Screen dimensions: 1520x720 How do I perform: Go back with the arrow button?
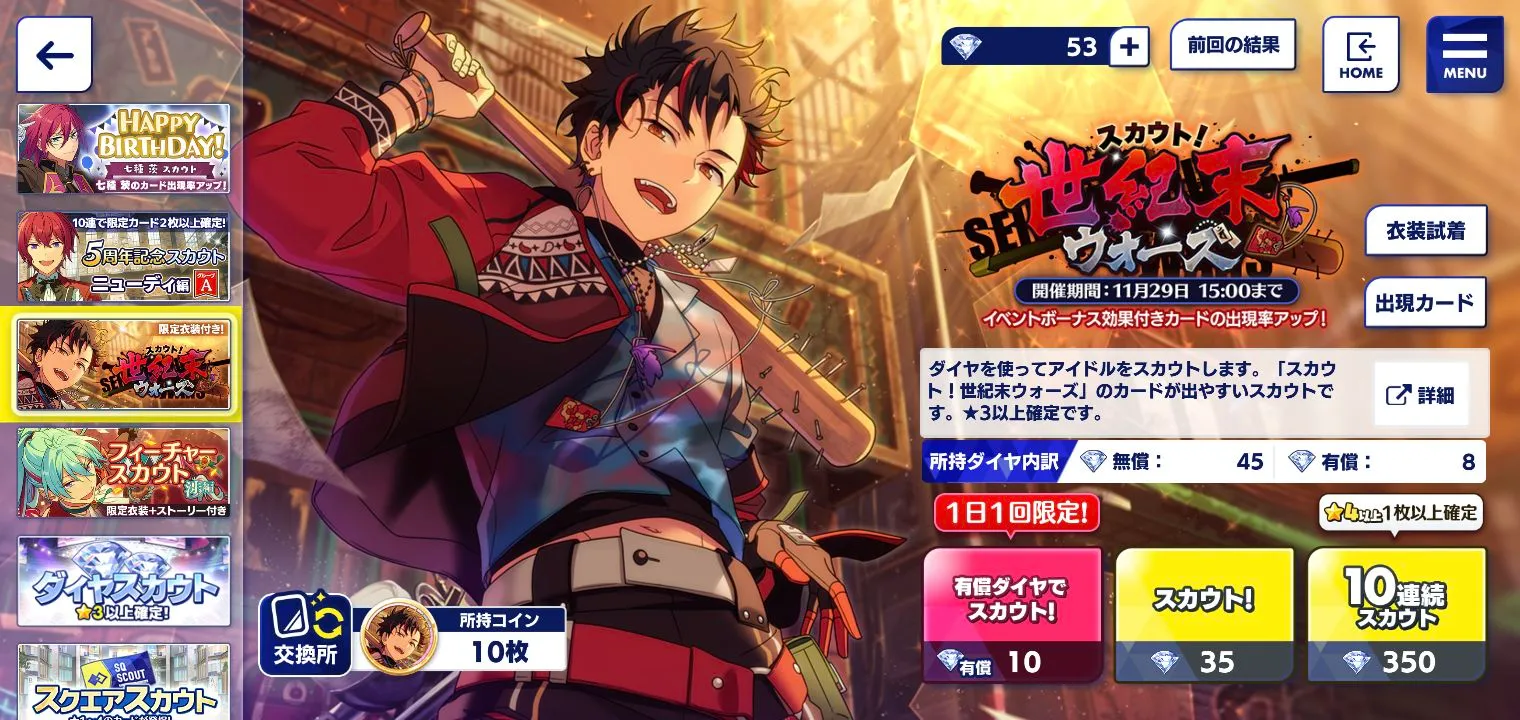coord(54,55)
